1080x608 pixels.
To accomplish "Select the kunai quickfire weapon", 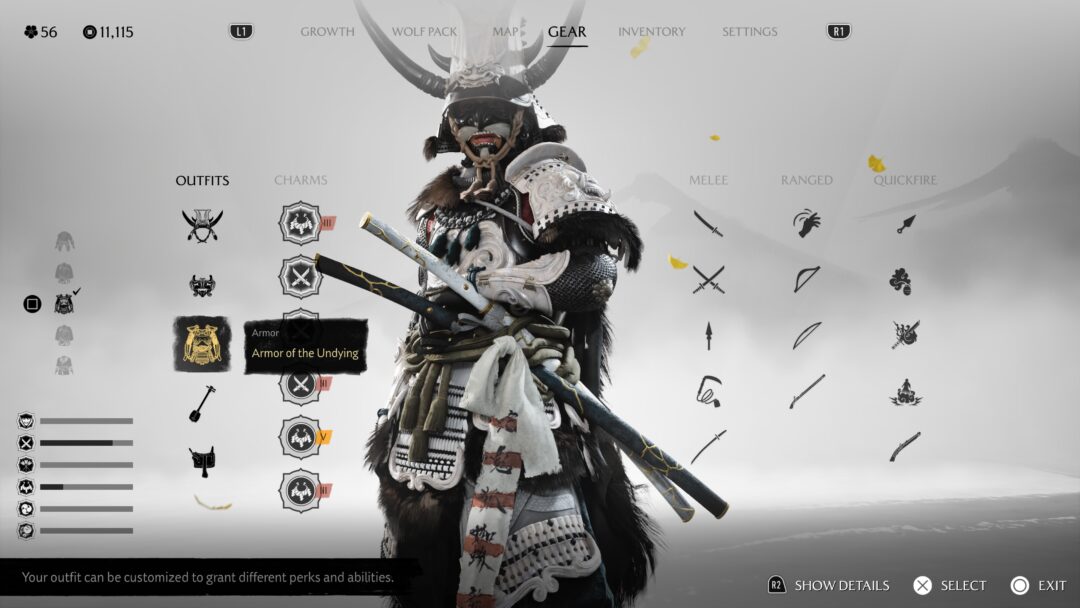I will (x=905, y=224).
